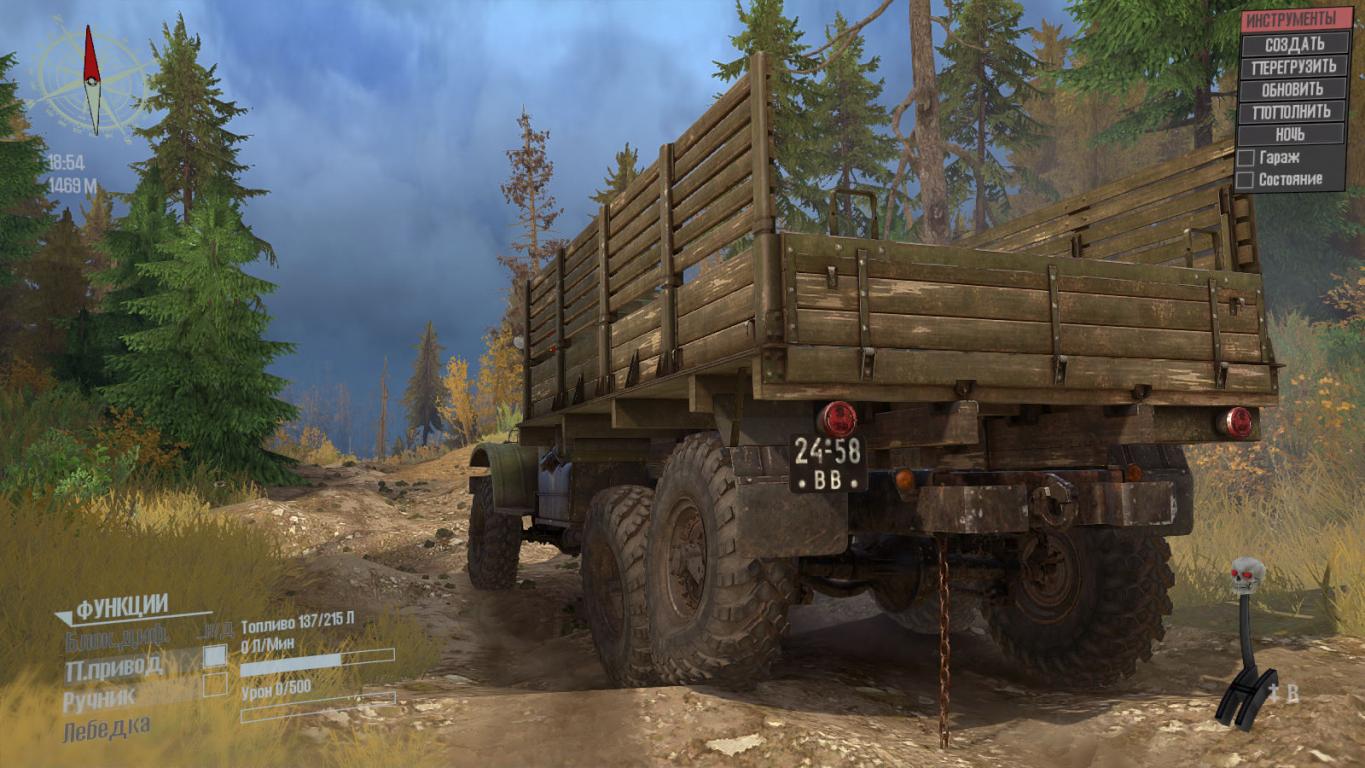The image size is (1365, 768).
Task: Toggle the П.привод all-wheel drive function
Action: [214, 656]
